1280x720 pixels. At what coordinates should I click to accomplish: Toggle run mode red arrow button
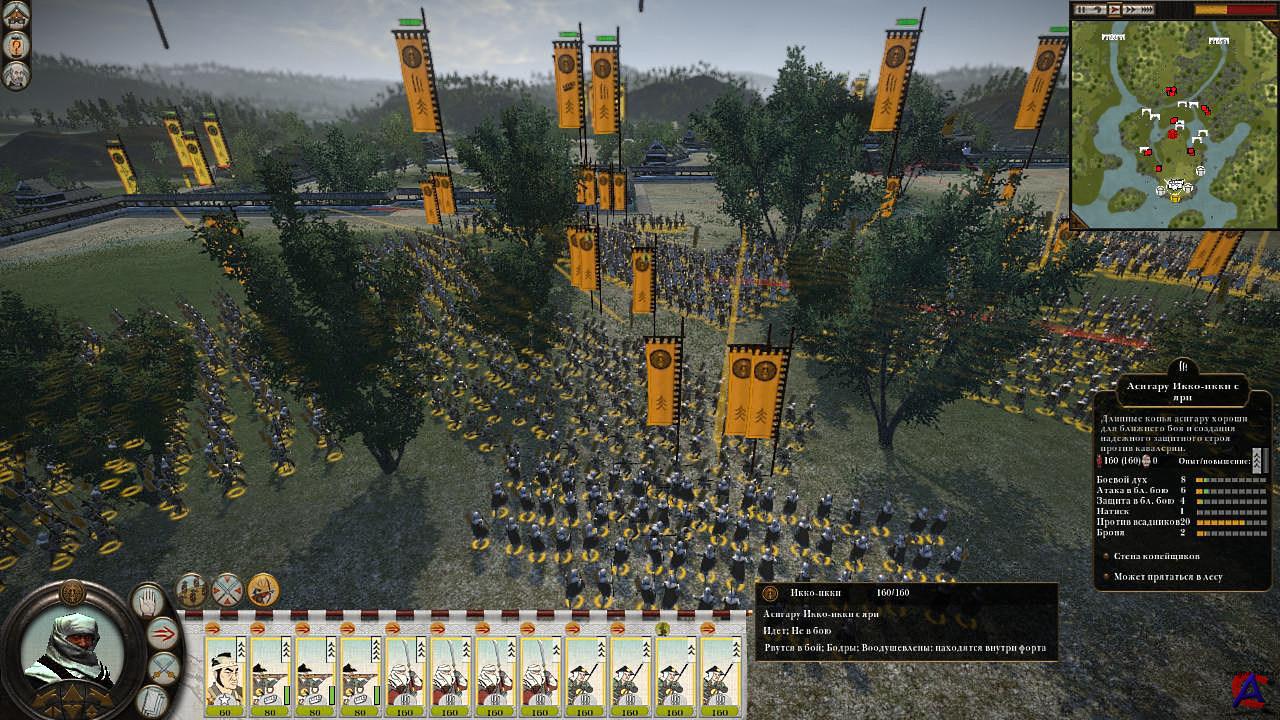coord(163,632)
